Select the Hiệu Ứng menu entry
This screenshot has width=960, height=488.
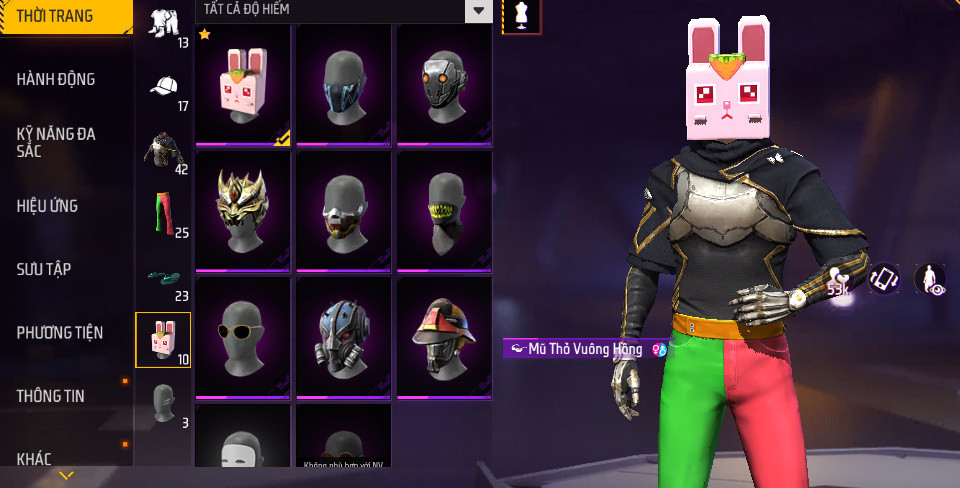click(x=47, y=206)
